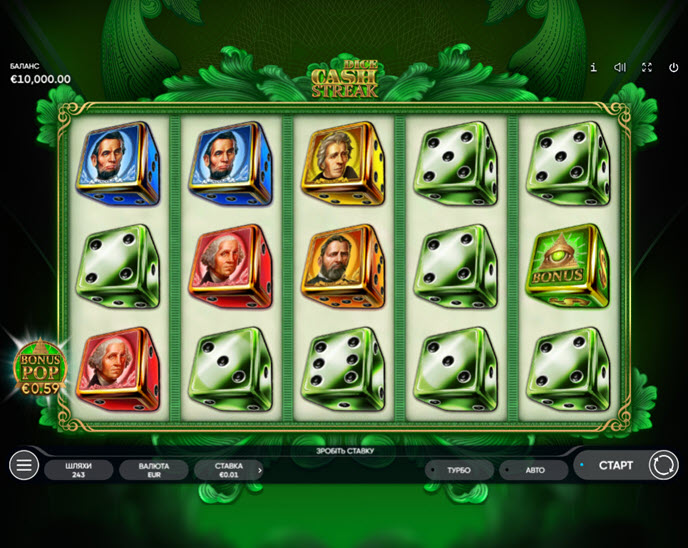Open the info paytable icon
This screenshot has height=548, width=688.
[593, 67]
